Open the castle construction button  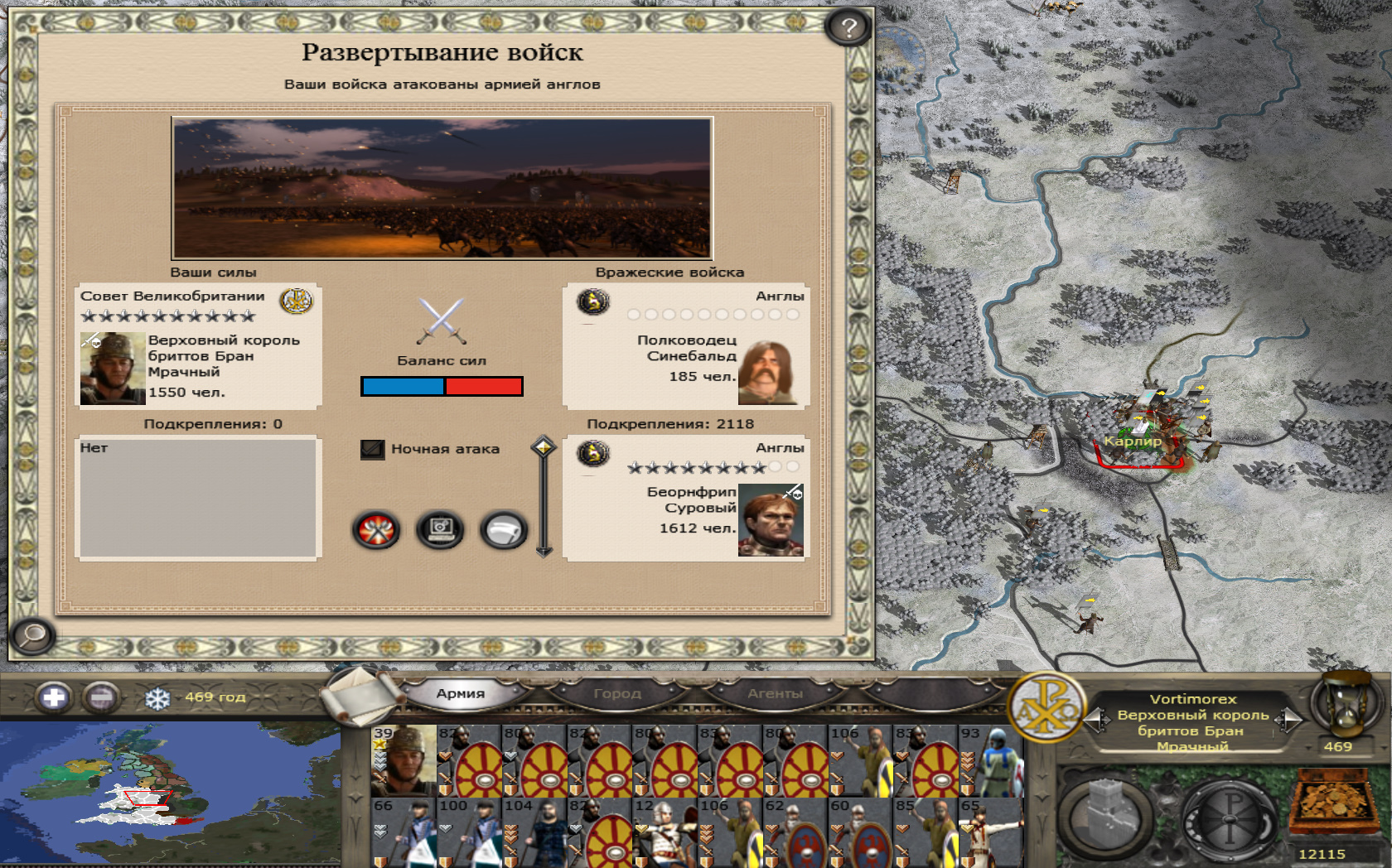click(x=1105, y=815)
